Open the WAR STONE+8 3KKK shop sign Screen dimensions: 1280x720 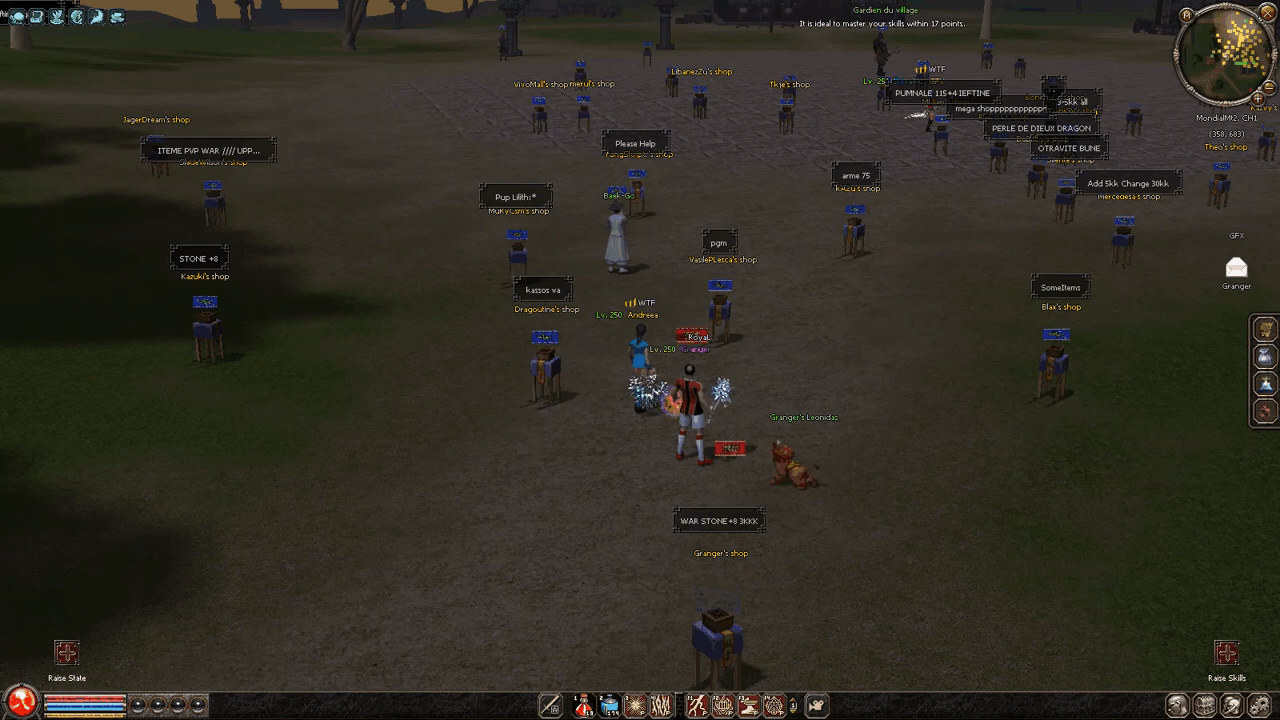pos(719,521)
